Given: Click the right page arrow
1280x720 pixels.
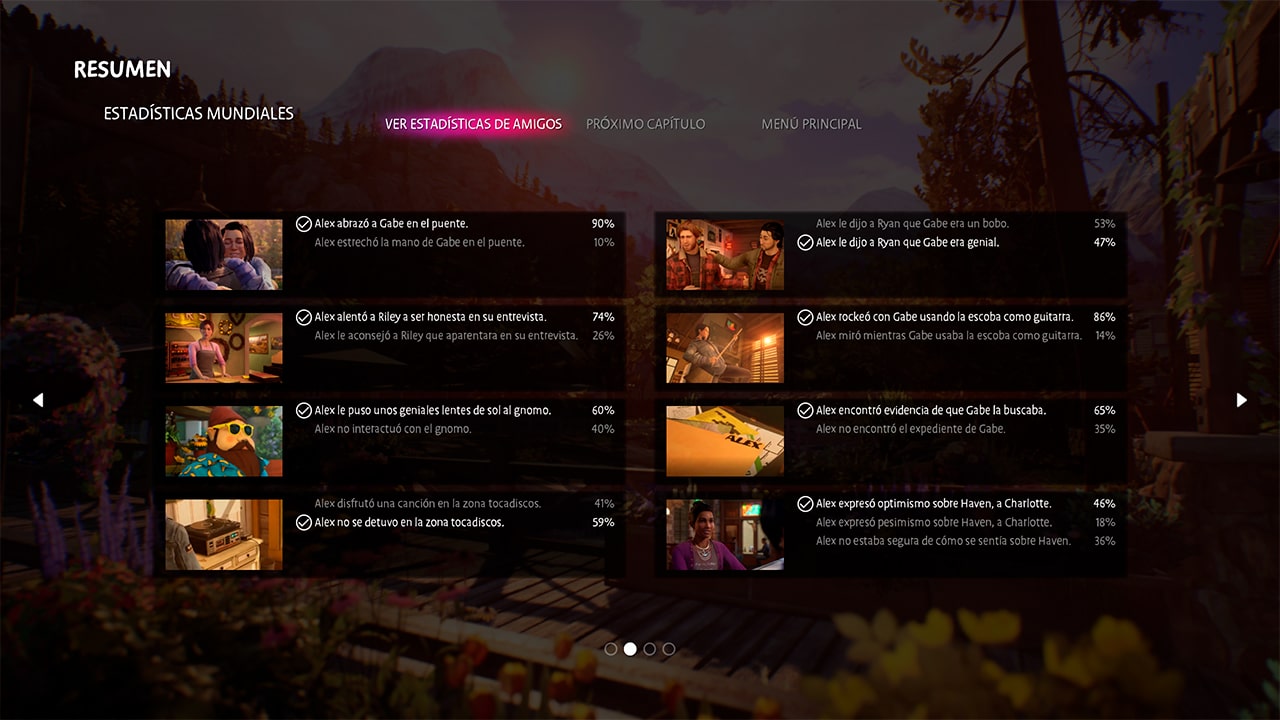Looking at the screenshot, I should 1241,400.
